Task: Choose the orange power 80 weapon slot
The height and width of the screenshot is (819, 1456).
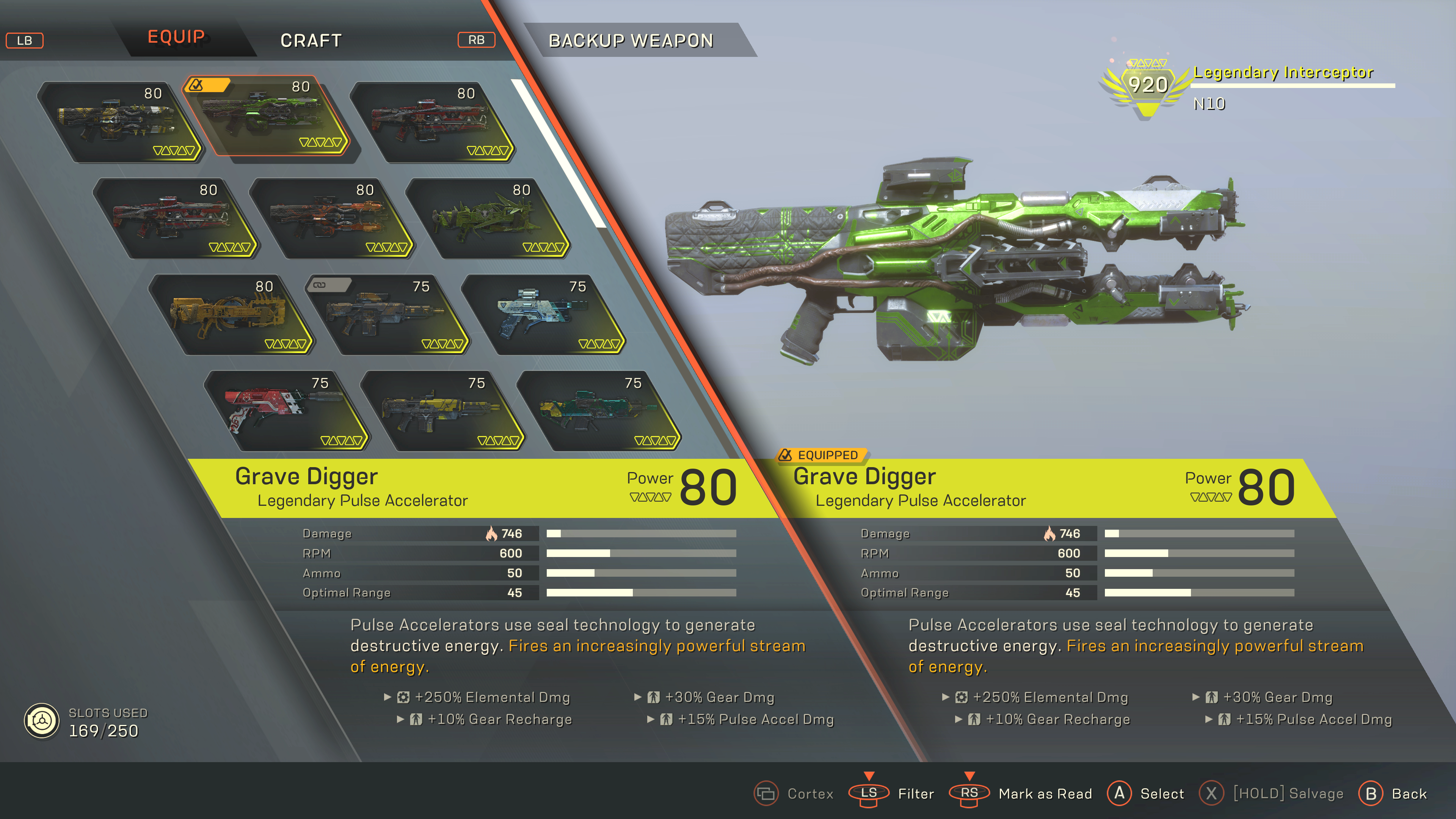Action: (x=331, y=219)
